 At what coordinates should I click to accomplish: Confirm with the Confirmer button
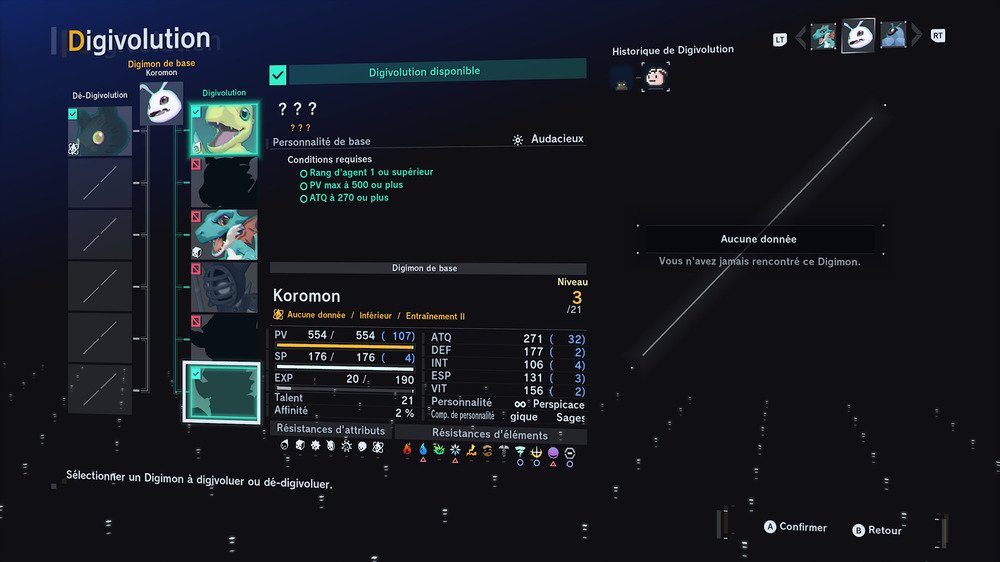click(796, 527)
